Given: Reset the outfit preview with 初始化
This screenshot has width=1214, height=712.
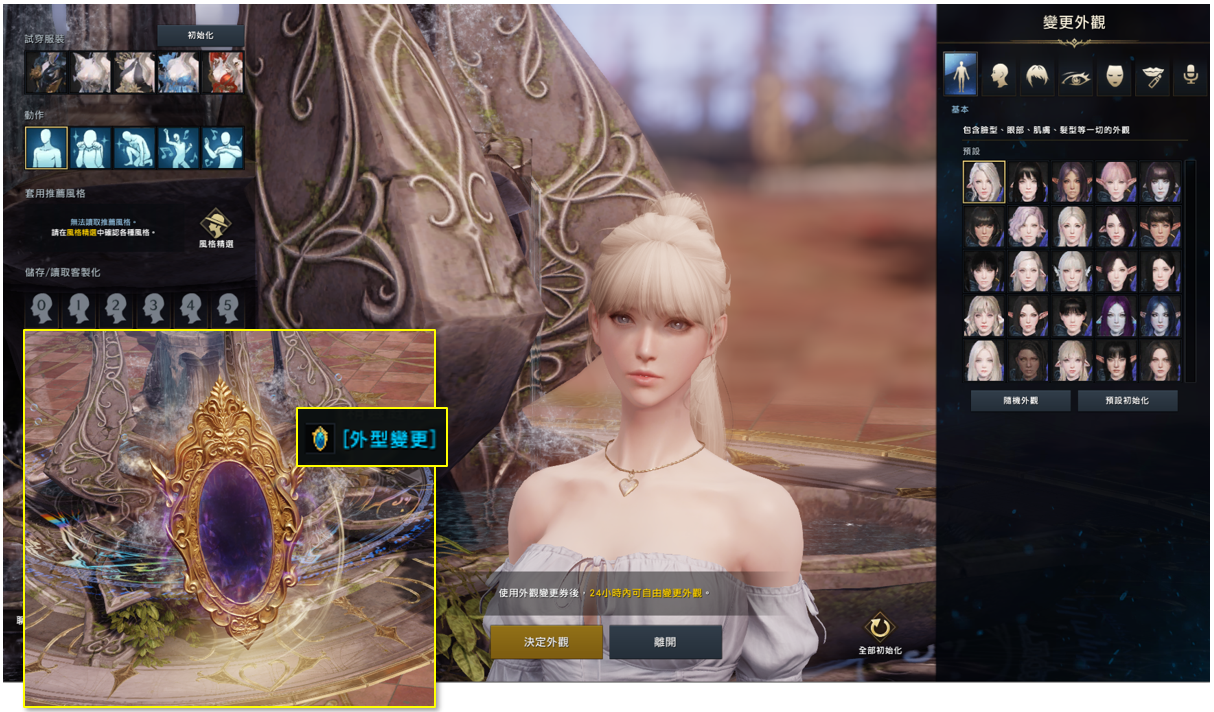Looking at the screenshot, I should (200, 36).
